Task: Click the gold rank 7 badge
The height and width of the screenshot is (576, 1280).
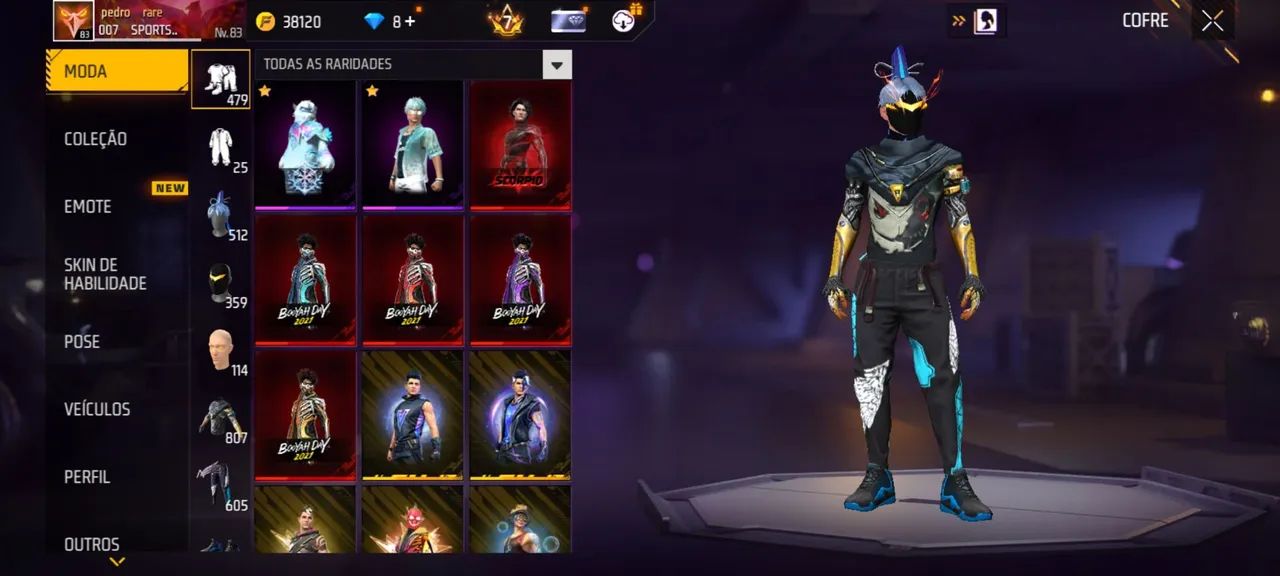Action: pyautogui.click(x=506, y=20)
